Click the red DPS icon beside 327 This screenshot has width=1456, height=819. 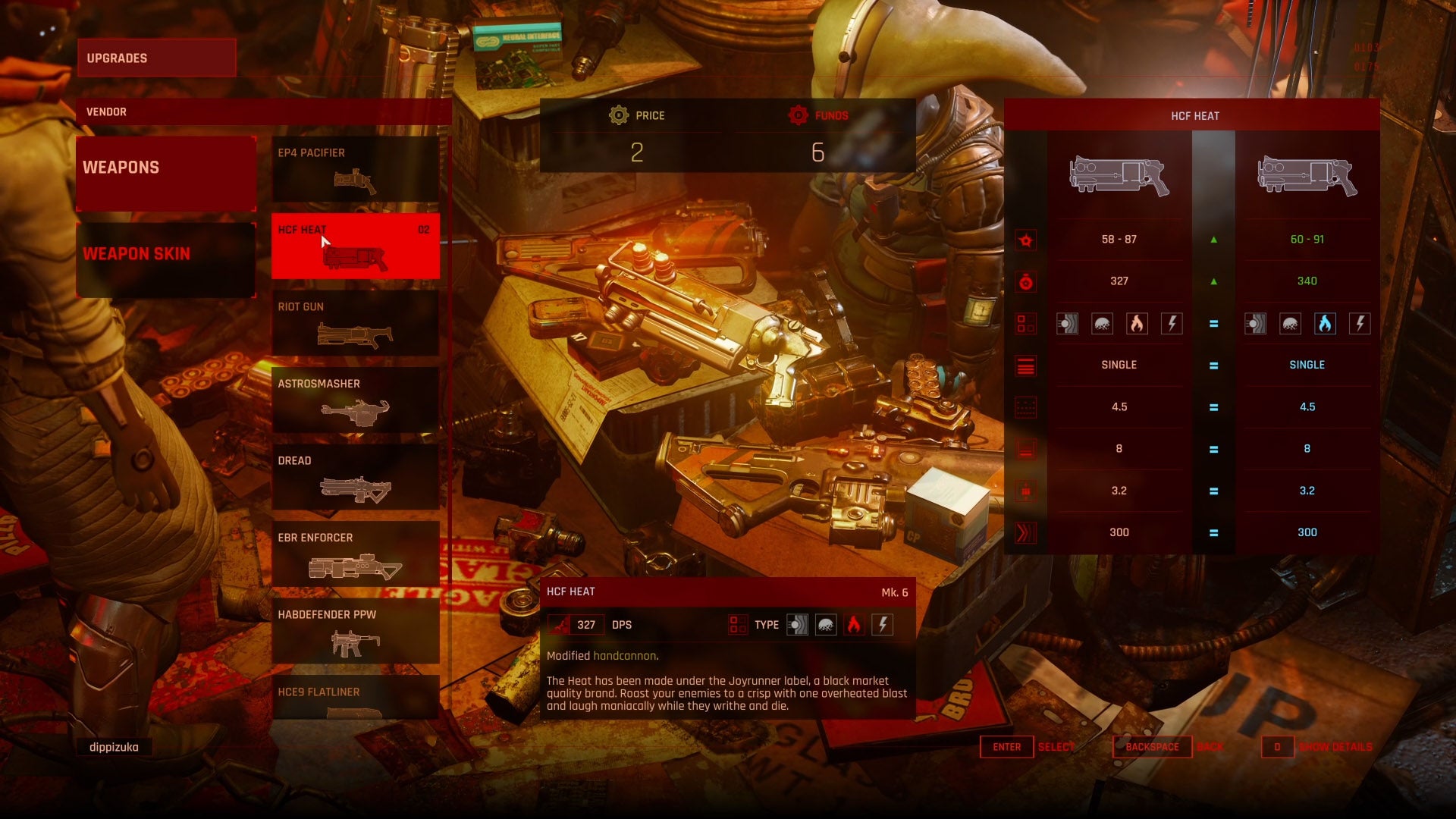click(x=560, y=624)
